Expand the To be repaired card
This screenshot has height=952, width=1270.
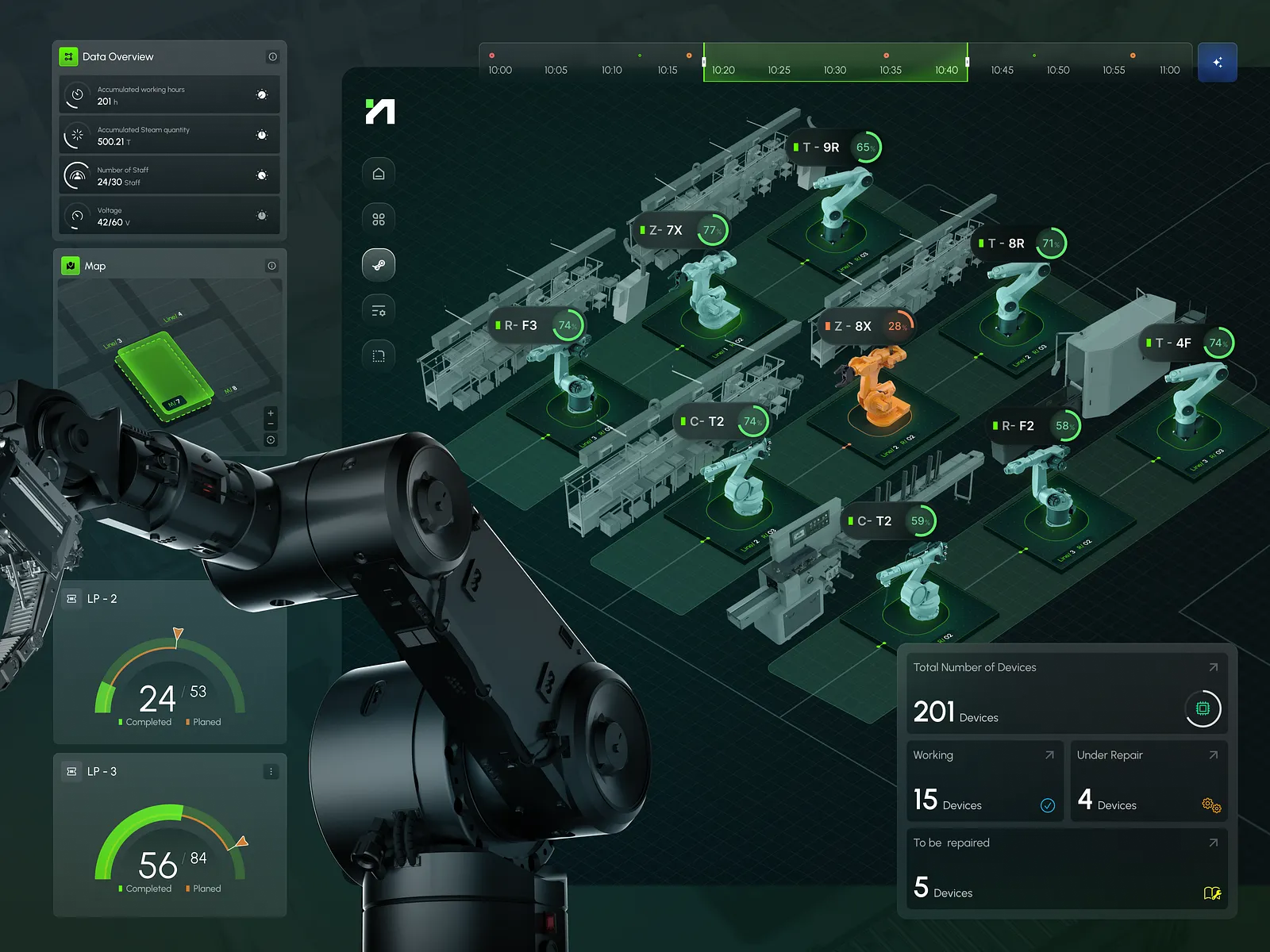tap(1213, 843)
